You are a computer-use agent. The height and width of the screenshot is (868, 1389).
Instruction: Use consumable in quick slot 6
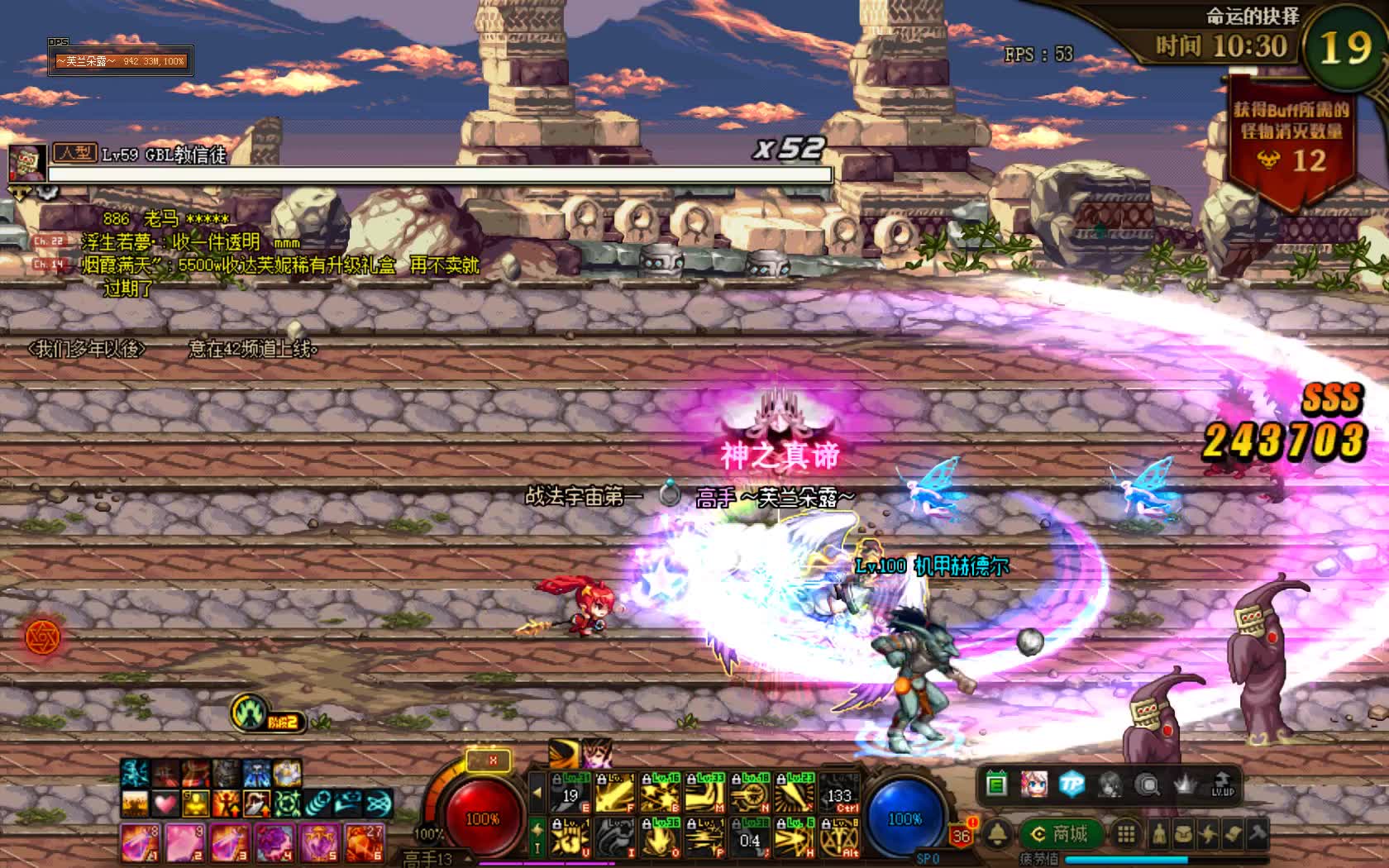tap(364, 842)
